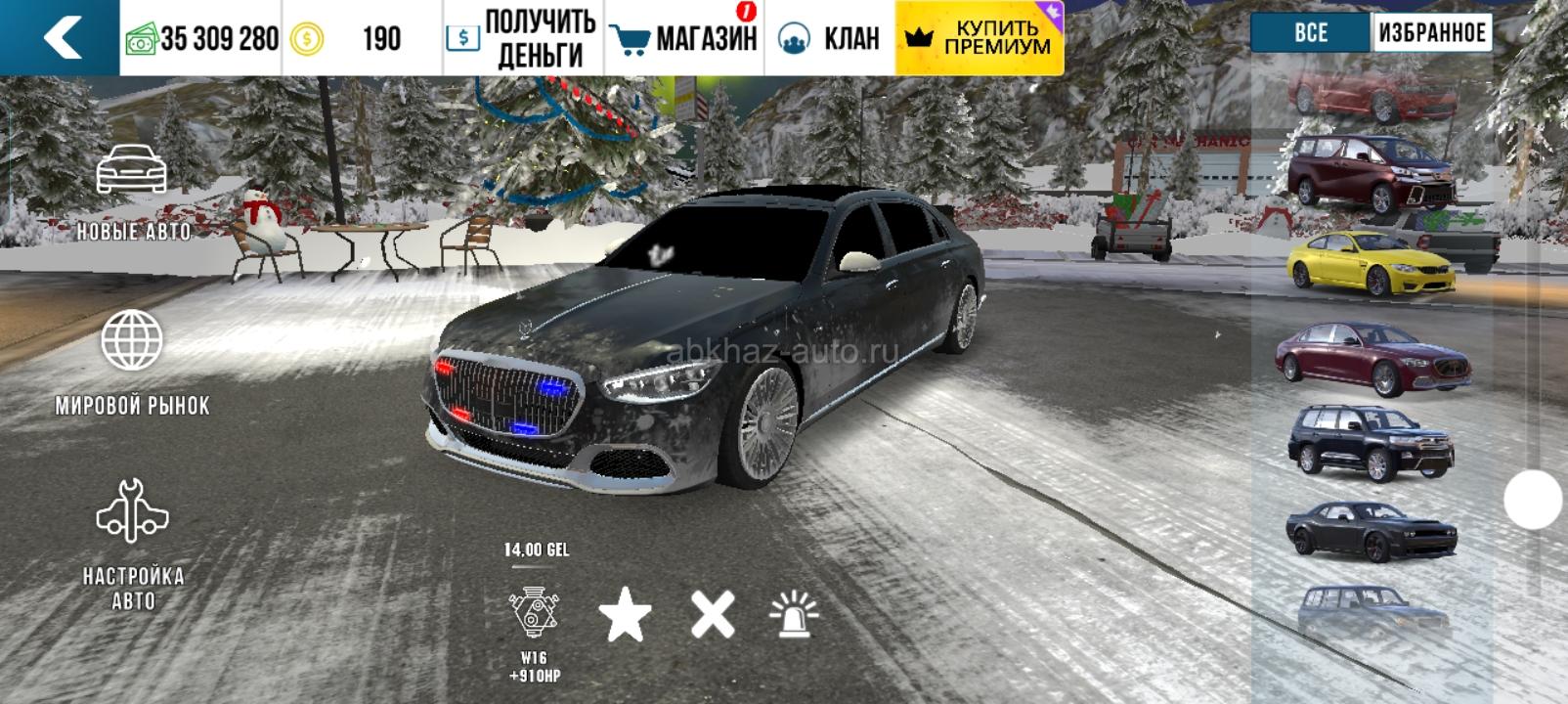Toggle the police siren light icon

[x=794, y=616]
